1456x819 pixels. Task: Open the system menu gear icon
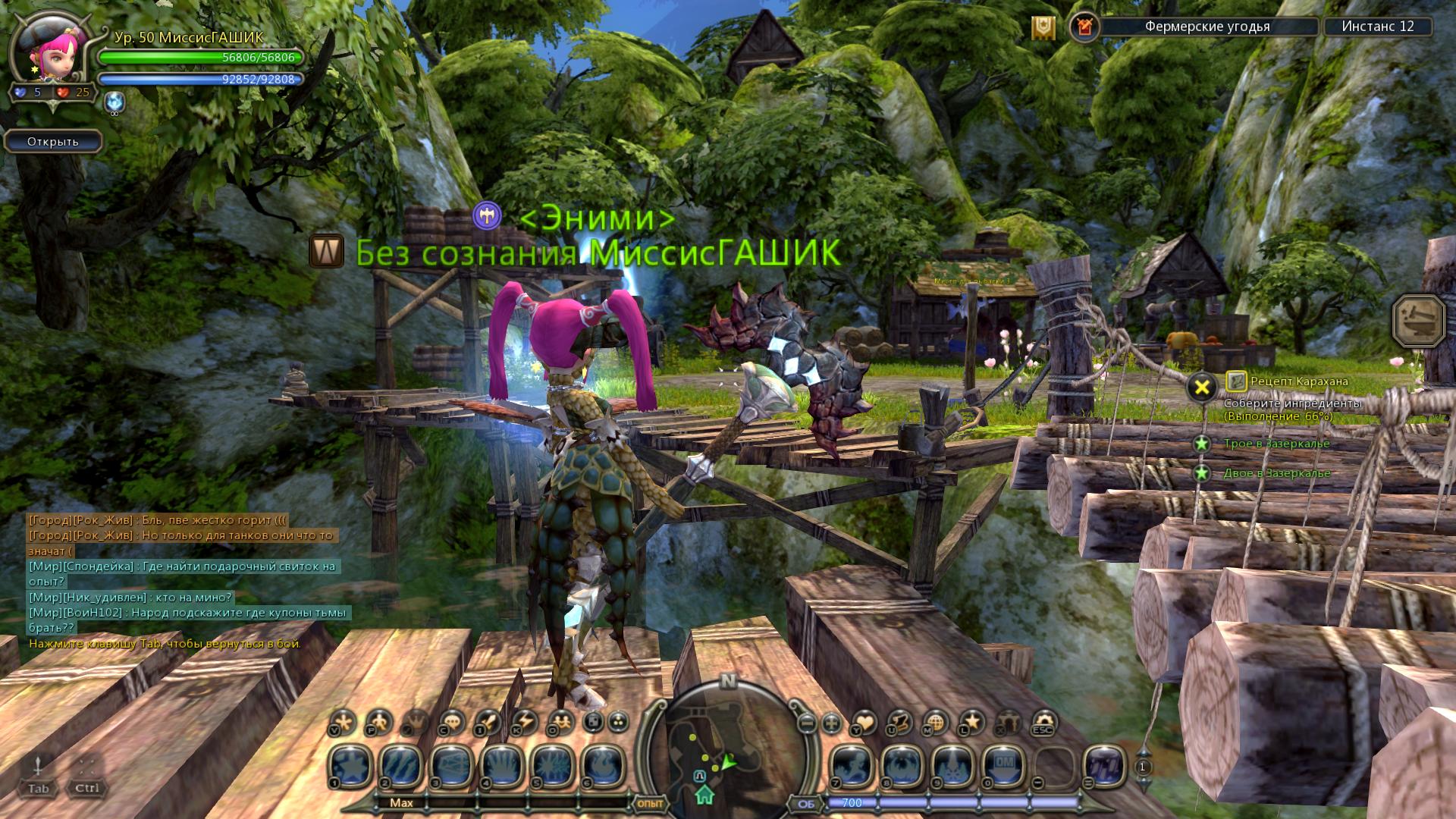pyautogui.click(x=1044, y=721)
